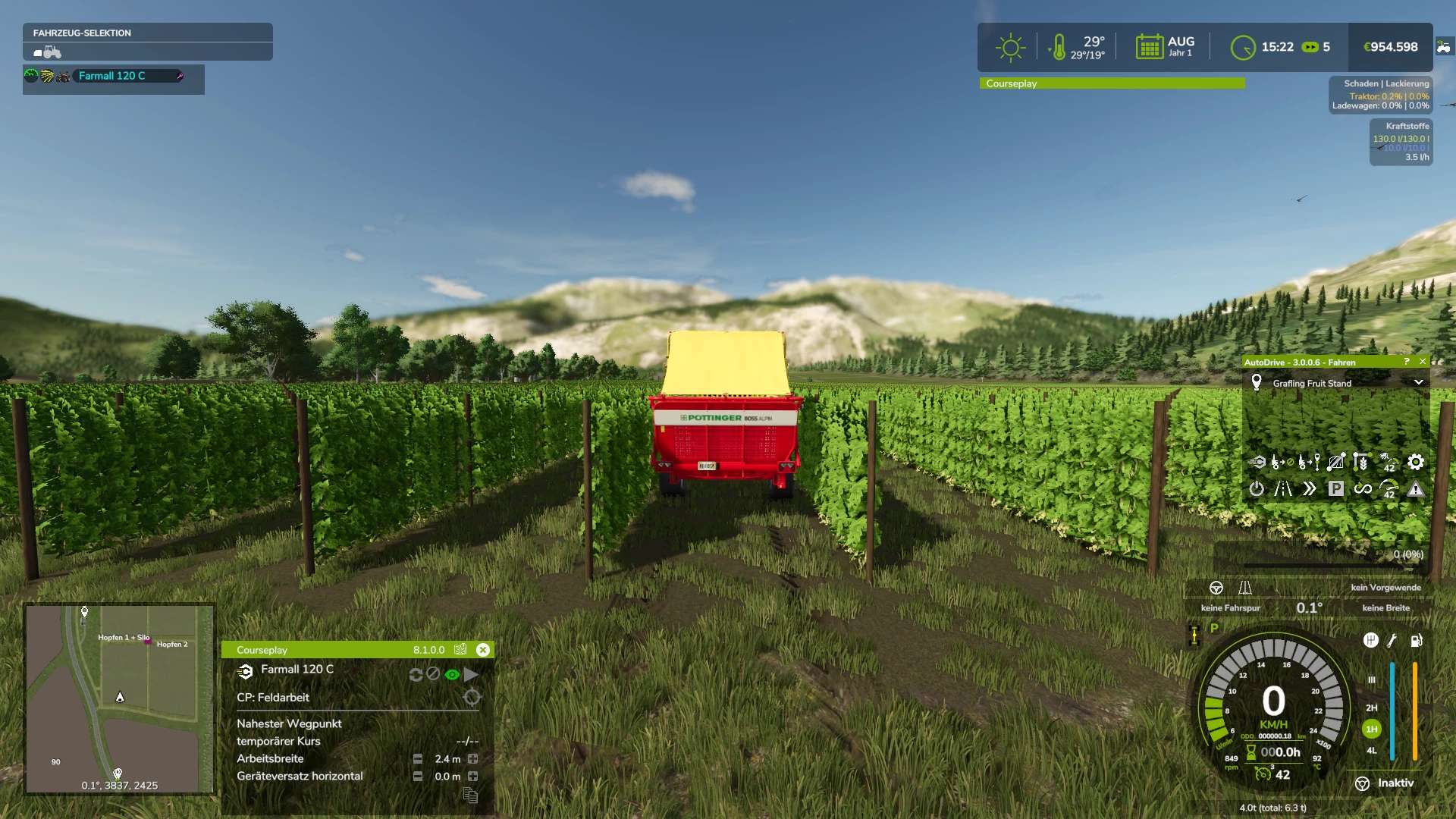Click the AutoDrive double-chevron icon
Screen dimensions: 1456x819
pos(1310,489)
